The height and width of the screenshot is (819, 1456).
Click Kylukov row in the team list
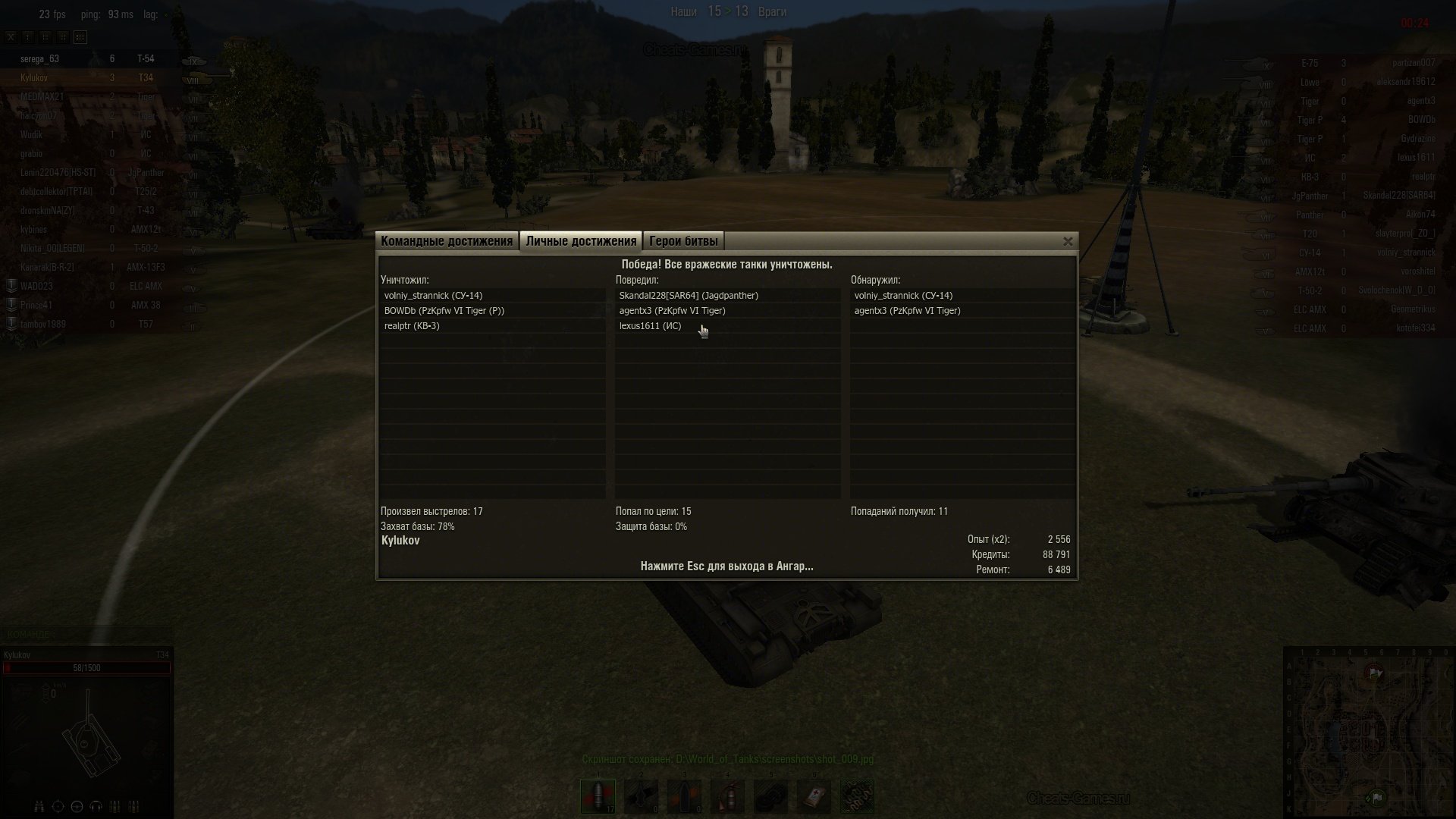point(34,78)
